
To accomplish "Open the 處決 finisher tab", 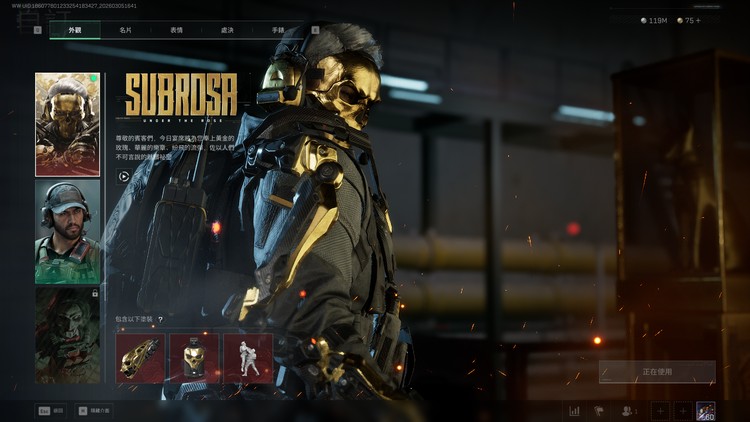I will (x=227, y=31).
